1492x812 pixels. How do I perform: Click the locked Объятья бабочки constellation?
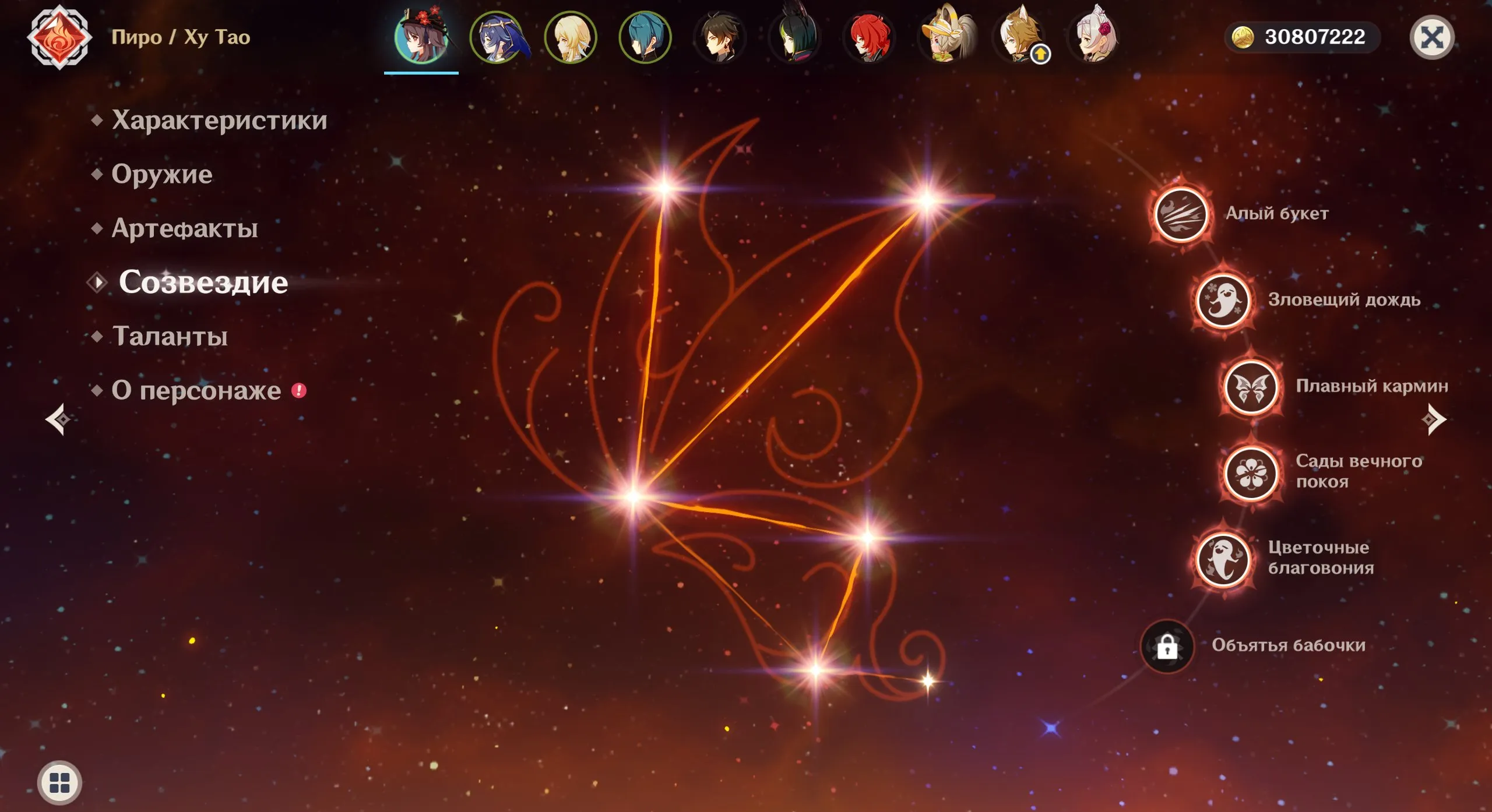coord(1167,646)
